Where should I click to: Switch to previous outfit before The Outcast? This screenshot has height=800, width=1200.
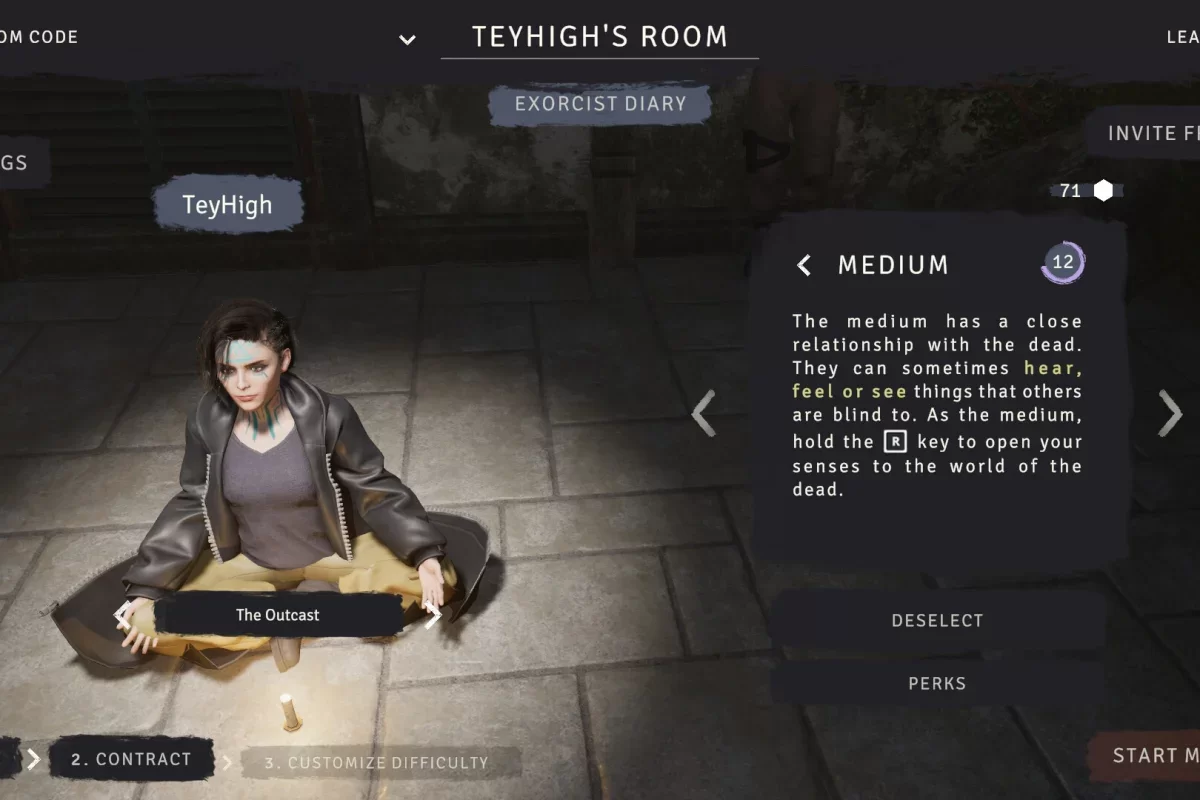point(123,615)
